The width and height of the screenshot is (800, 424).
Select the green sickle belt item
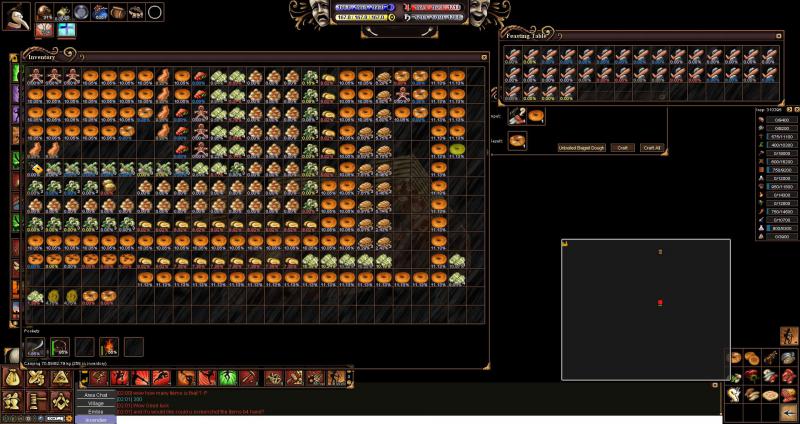coord(59,347)
